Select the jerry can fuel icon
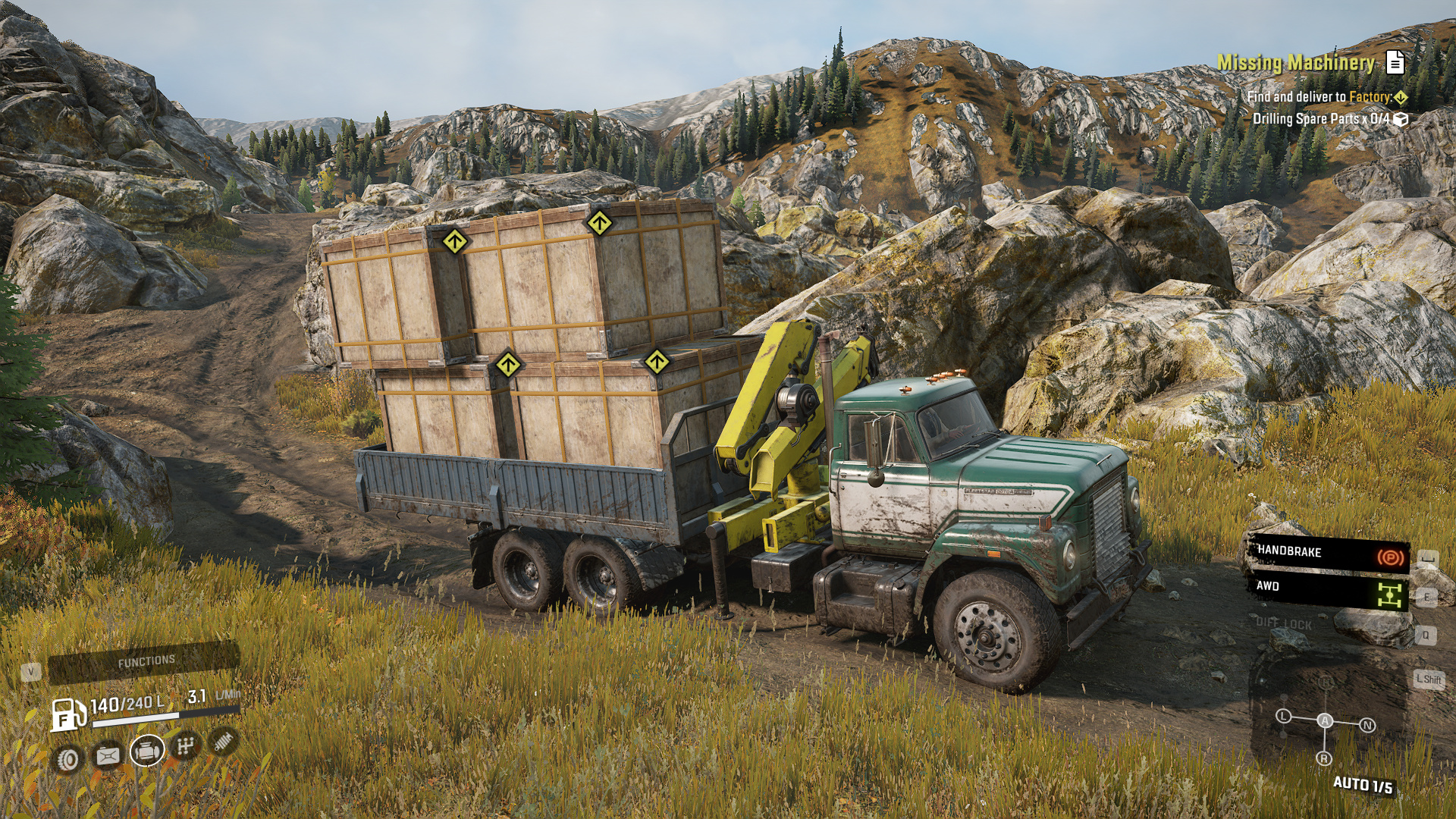1456x819 pixels. click(x=108, y=755)
